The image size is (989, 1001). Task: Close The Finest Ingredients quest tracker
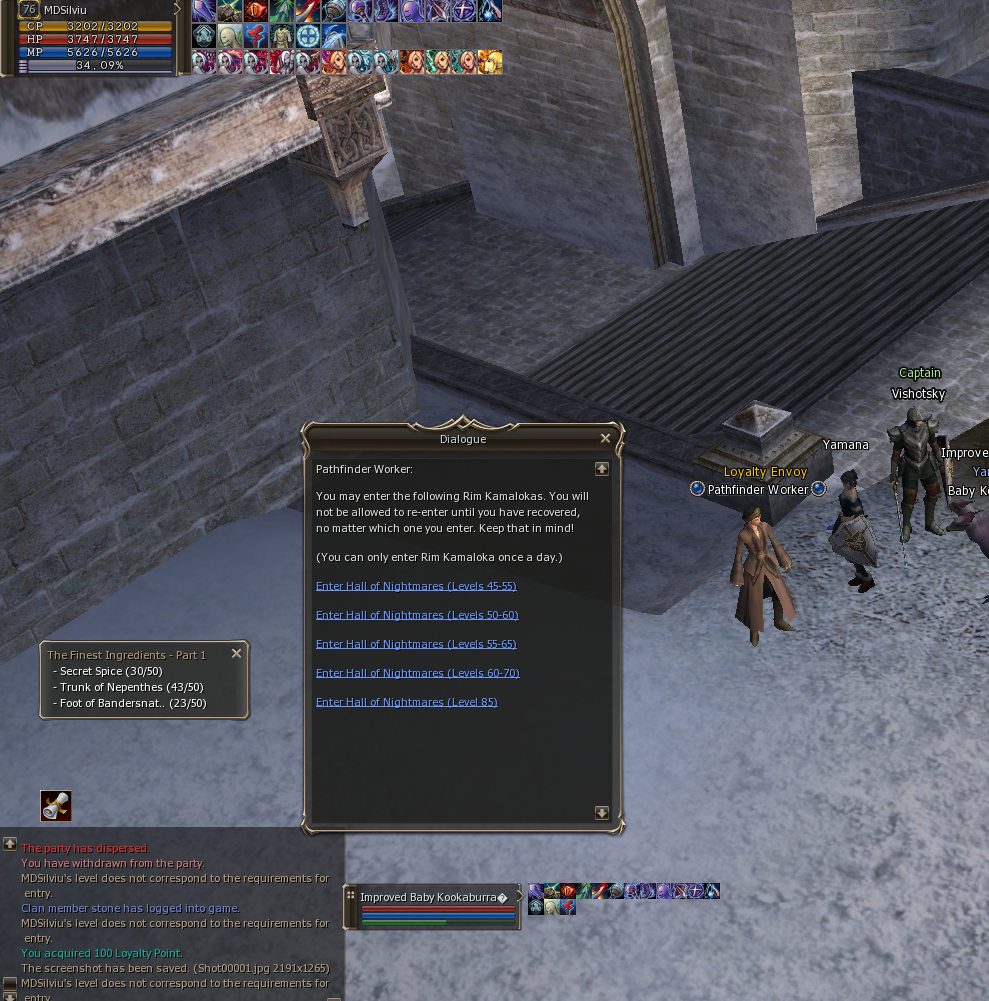coord(237,653)
